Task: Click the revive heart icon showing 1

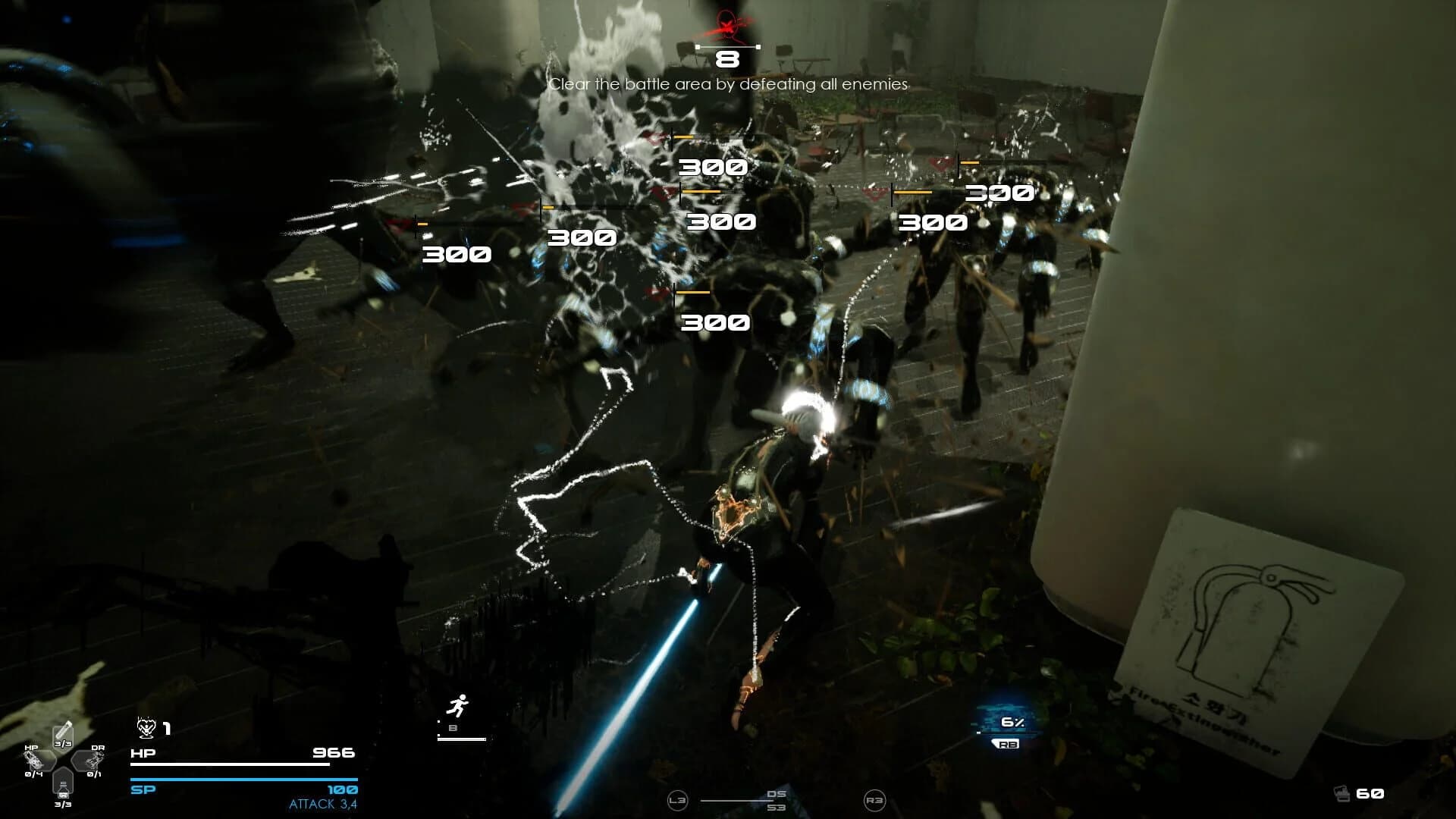Action: (146, 728)
